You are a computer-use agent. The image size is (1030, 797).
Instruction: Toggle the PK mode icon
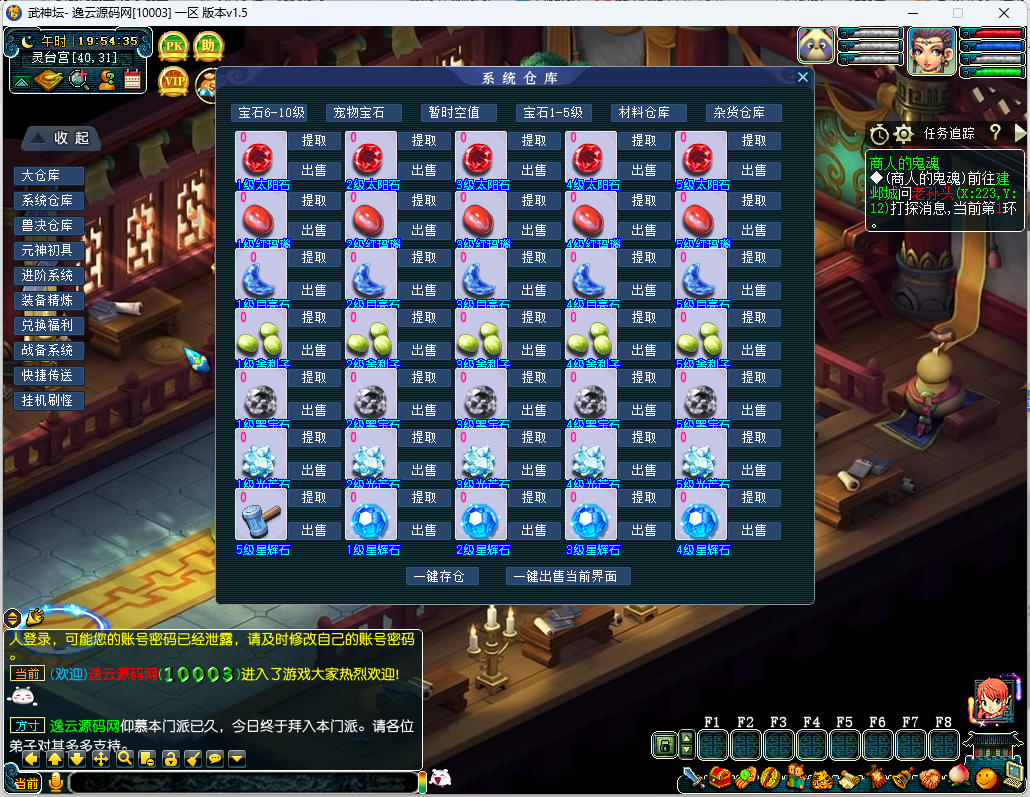point(174,46)
